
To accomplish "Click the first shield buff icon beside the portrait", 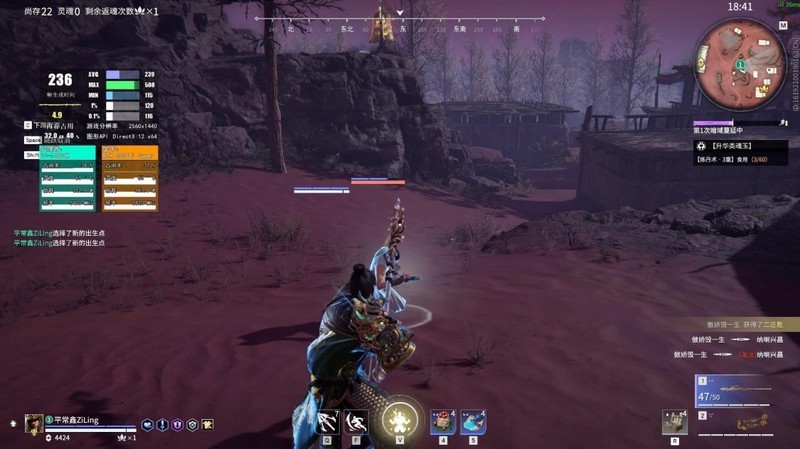I will pos(147,424).
